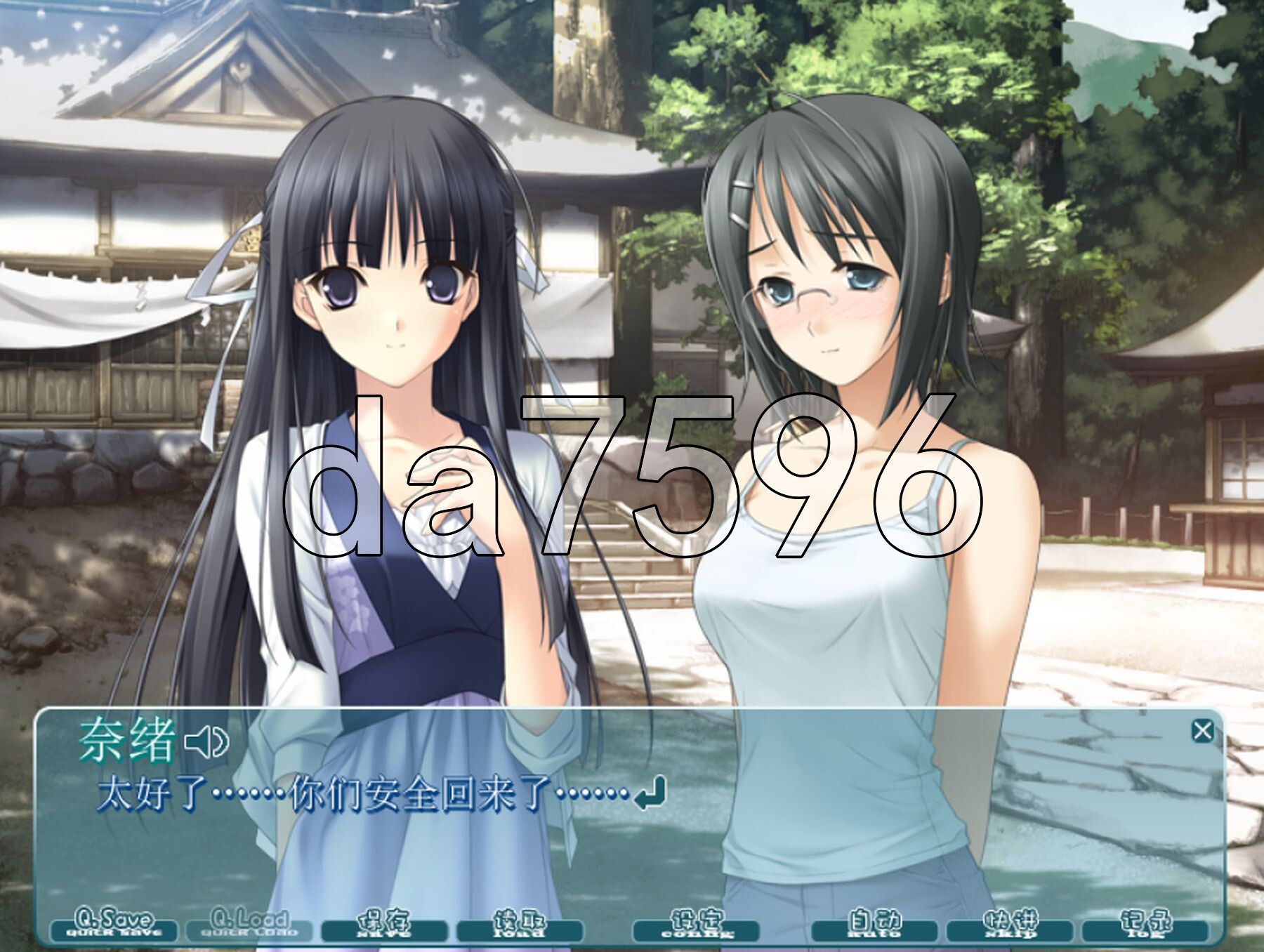Open the 保存 save menu
The width and height of the screenshot is (1264, 952).
[x=383, y=925]
